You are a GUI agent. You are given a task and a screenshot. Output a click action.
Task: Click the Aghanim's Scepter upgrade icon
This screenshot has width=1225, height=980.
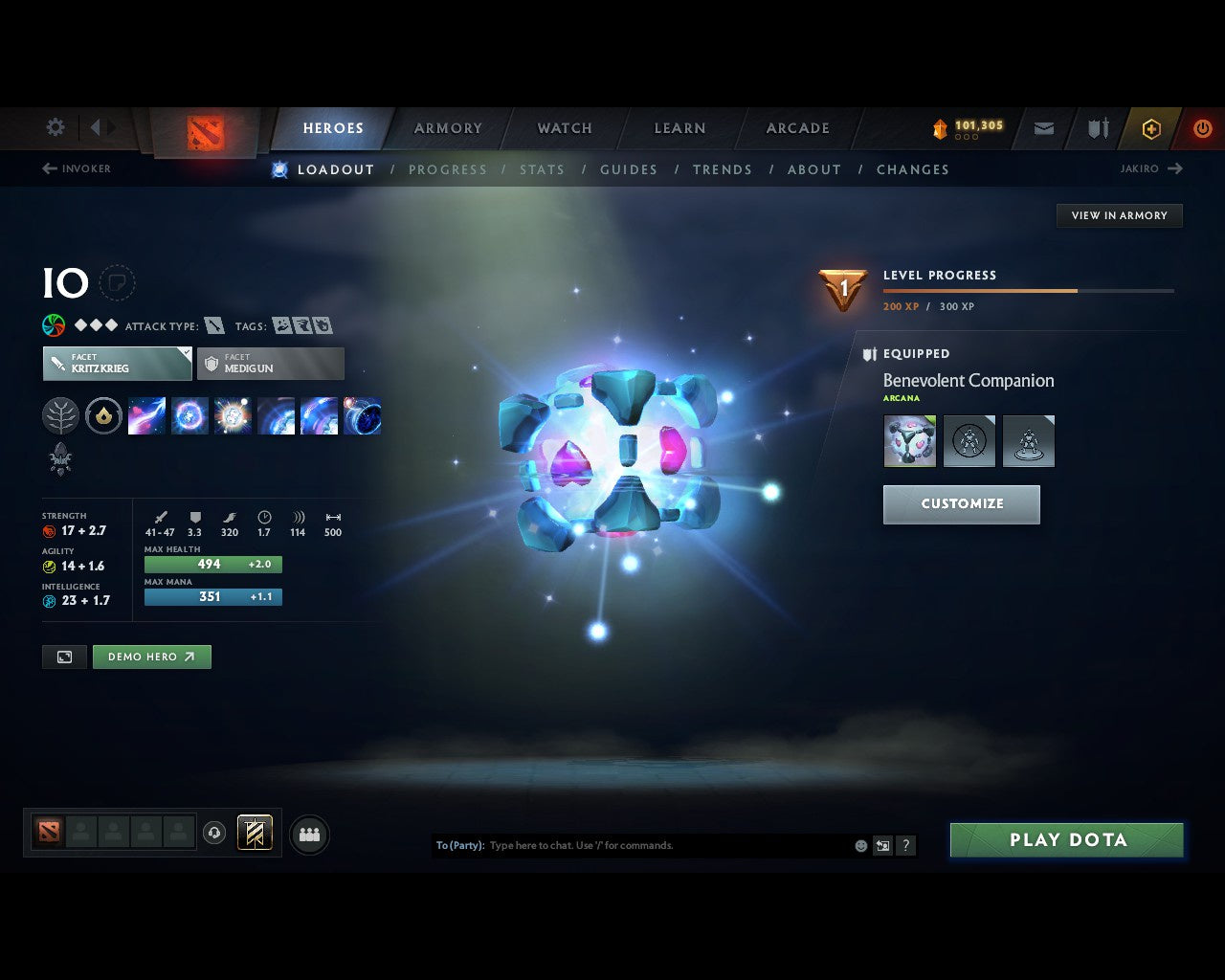point(60,460)
